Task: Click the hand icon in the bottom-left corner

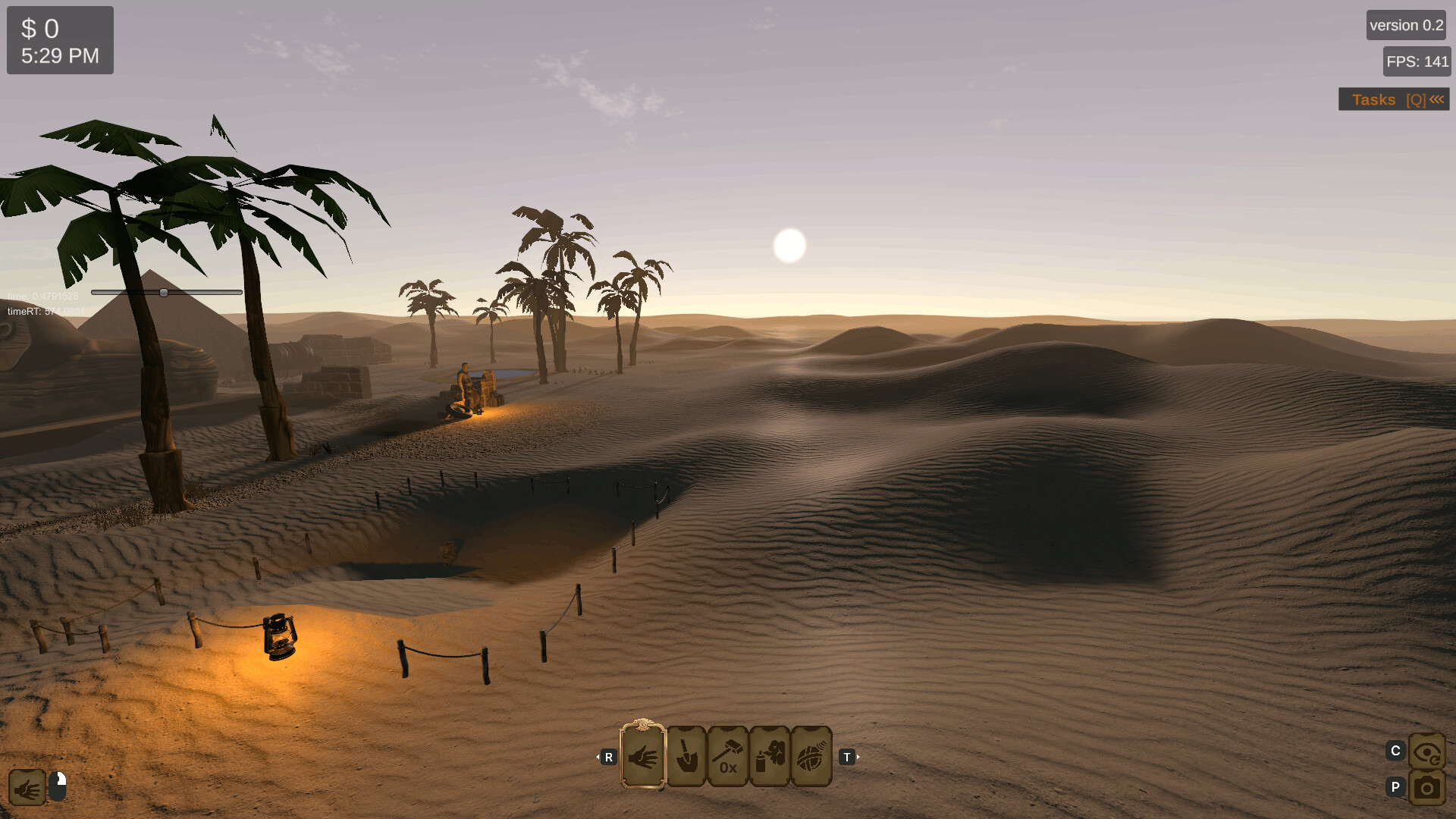Action: tap(29, 788)
